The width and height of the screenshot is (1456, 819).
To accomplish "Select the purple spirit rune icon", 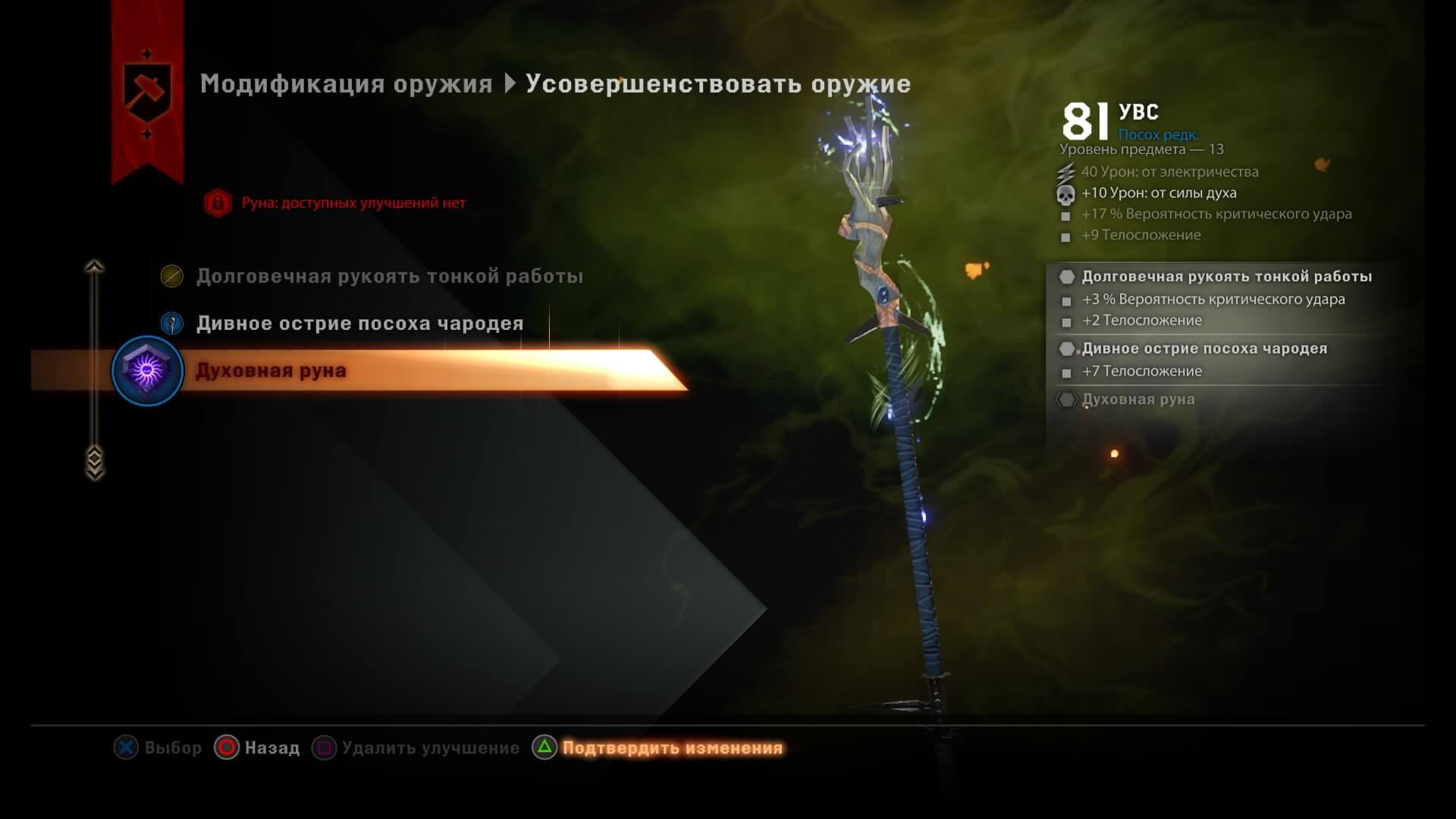I will [148, 371].
